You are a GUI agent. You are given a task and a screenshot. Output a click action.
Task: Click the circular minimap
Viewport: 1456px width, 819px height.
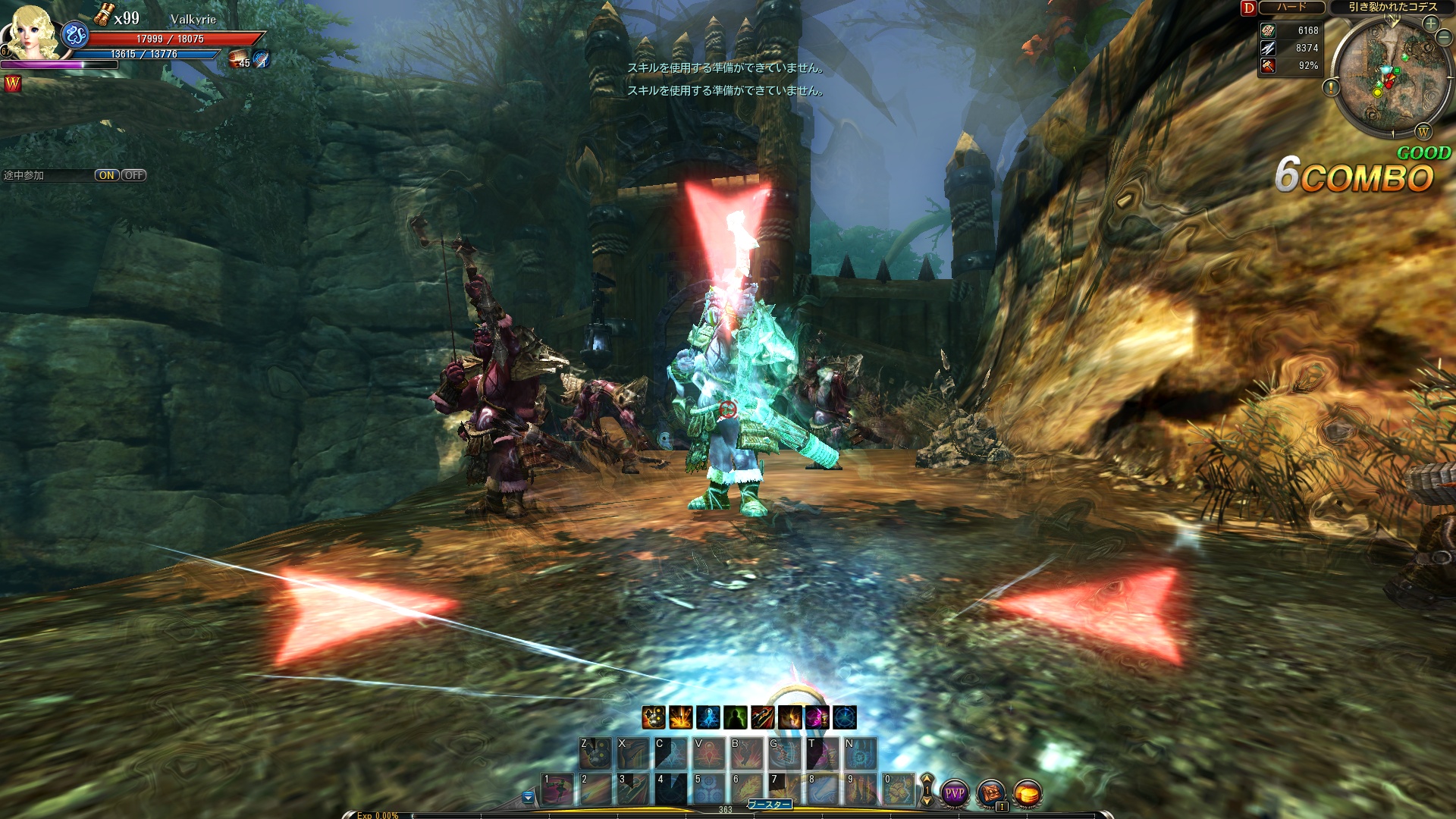tap(1384, 76)
